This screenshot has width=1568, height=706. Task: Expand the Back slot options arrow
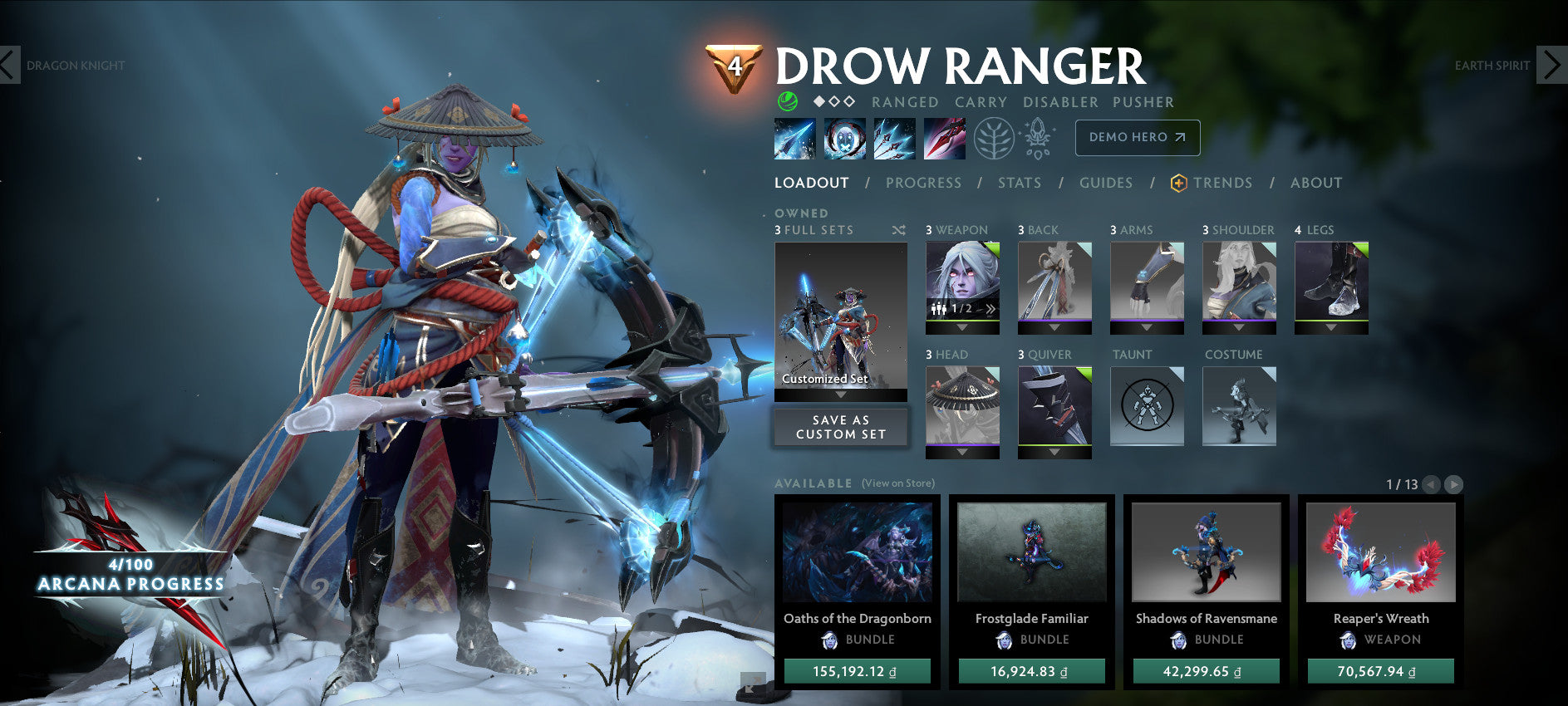(x=1055, y=327)
